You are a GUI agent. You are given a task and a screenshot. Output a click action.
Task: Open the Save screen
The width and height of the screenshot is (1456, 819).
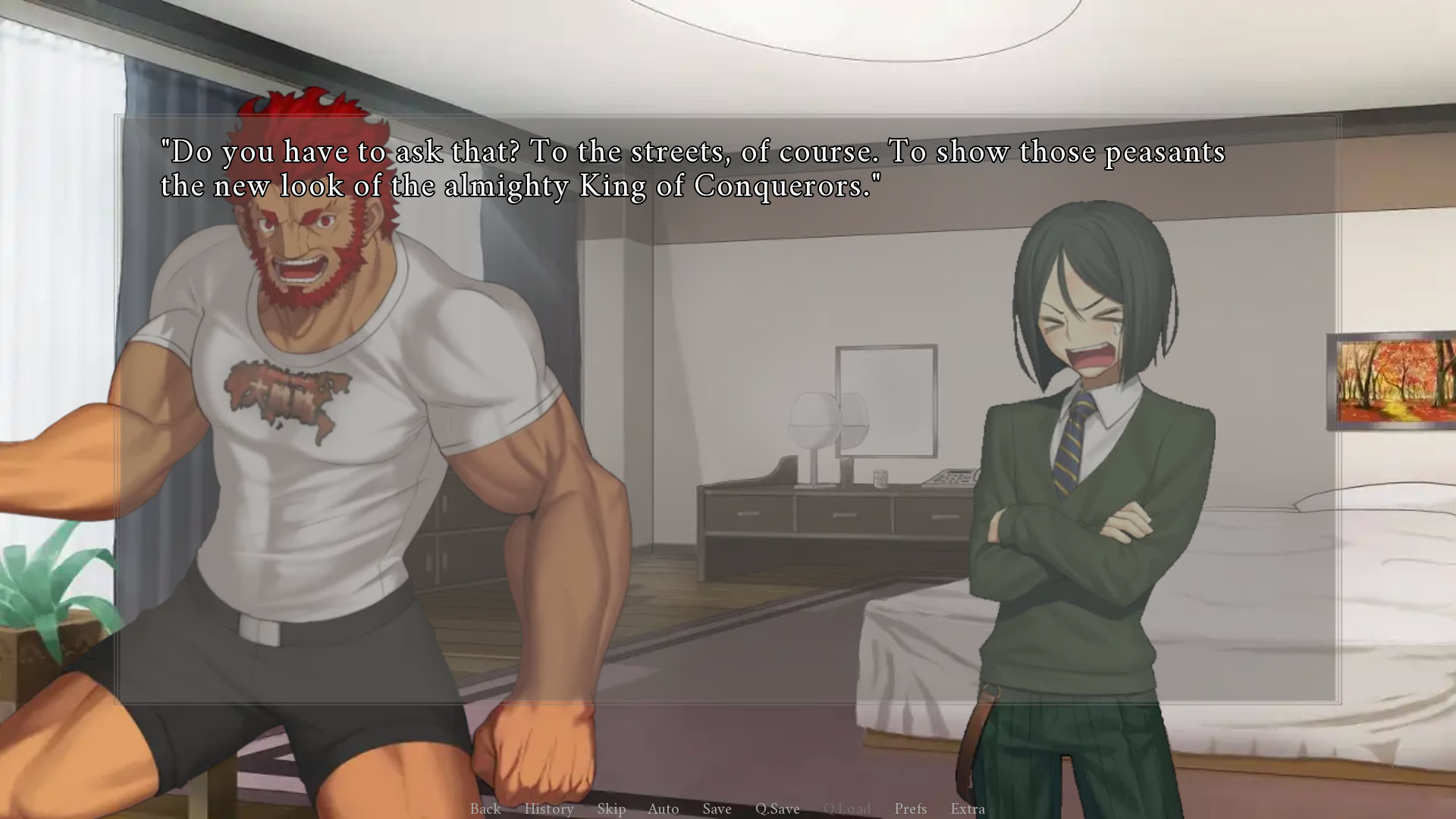pyautogui.click(x=717, y=809)
